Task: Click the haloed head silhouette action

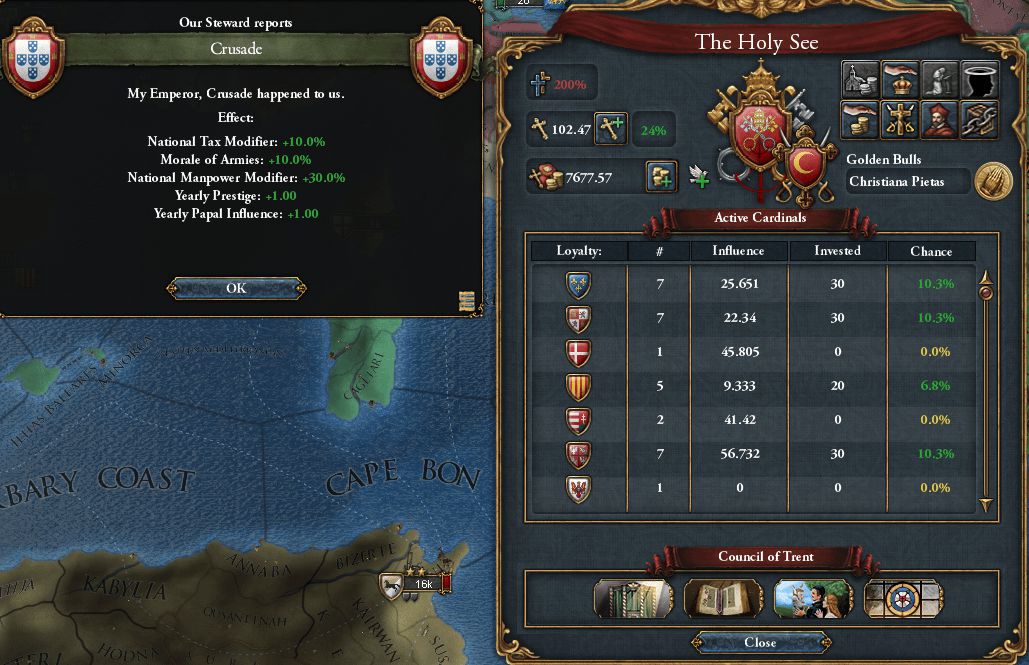Action: click(x=979, y=80)
